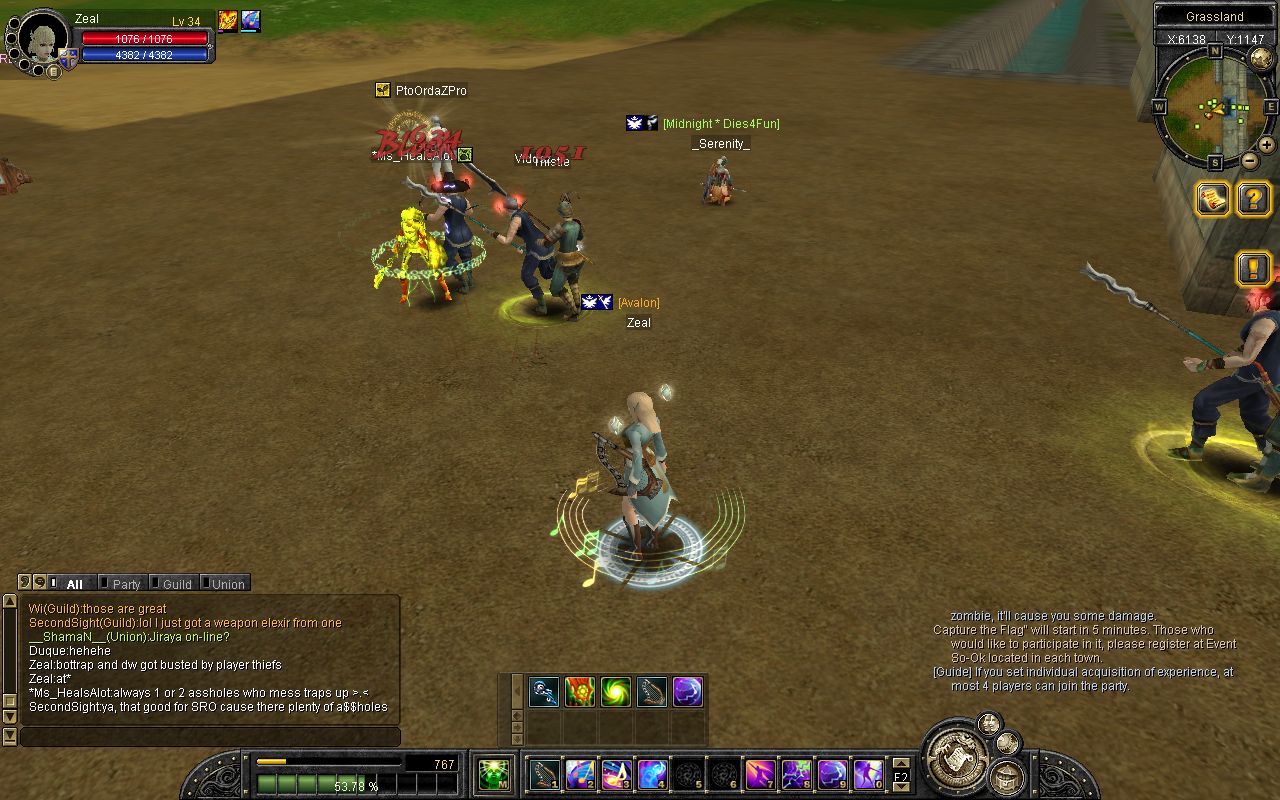
Task: Zoom in the minimap with the plus button
Action: [x=1266, y=145]
